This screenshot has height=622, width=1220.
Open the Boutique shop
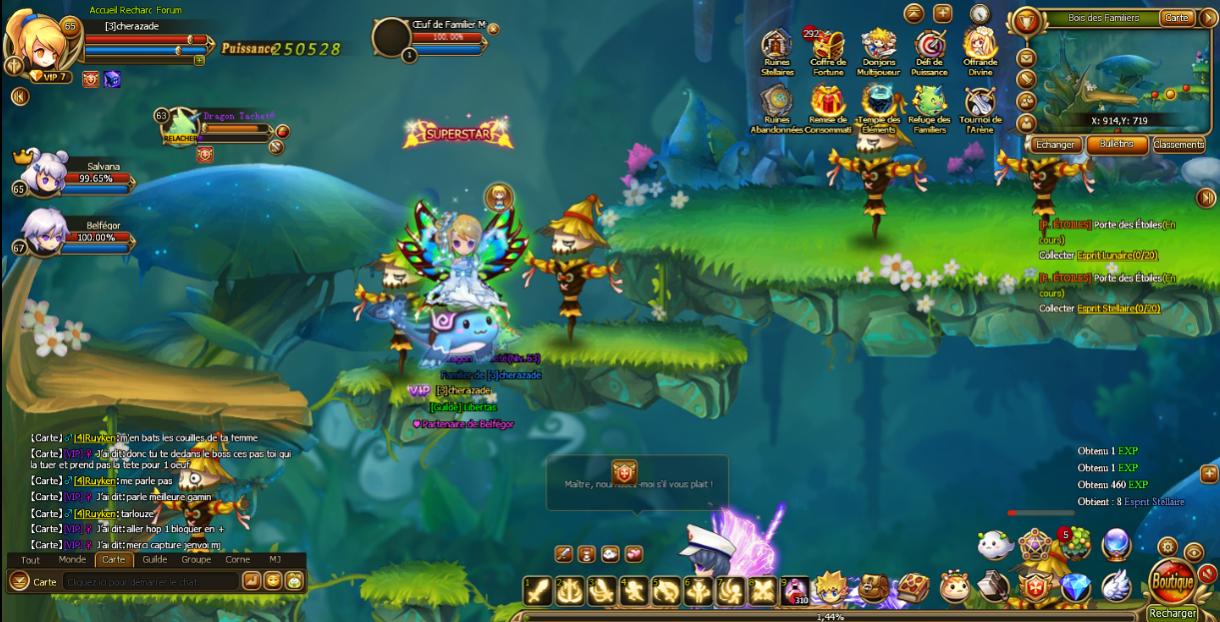[1172, 581]
